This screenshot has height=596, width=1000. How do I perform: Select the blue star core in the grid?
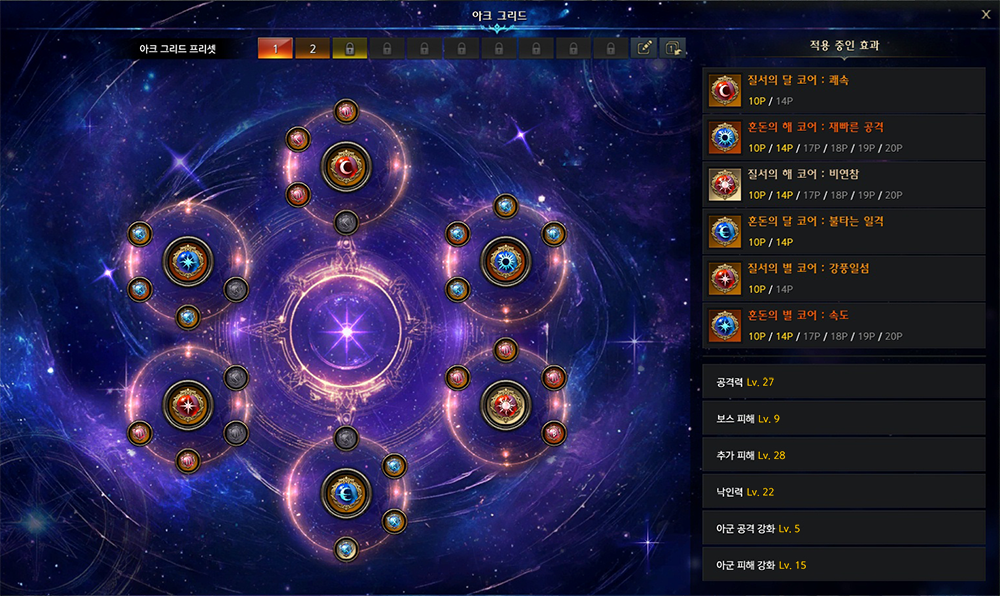click(x=188, y=262)
